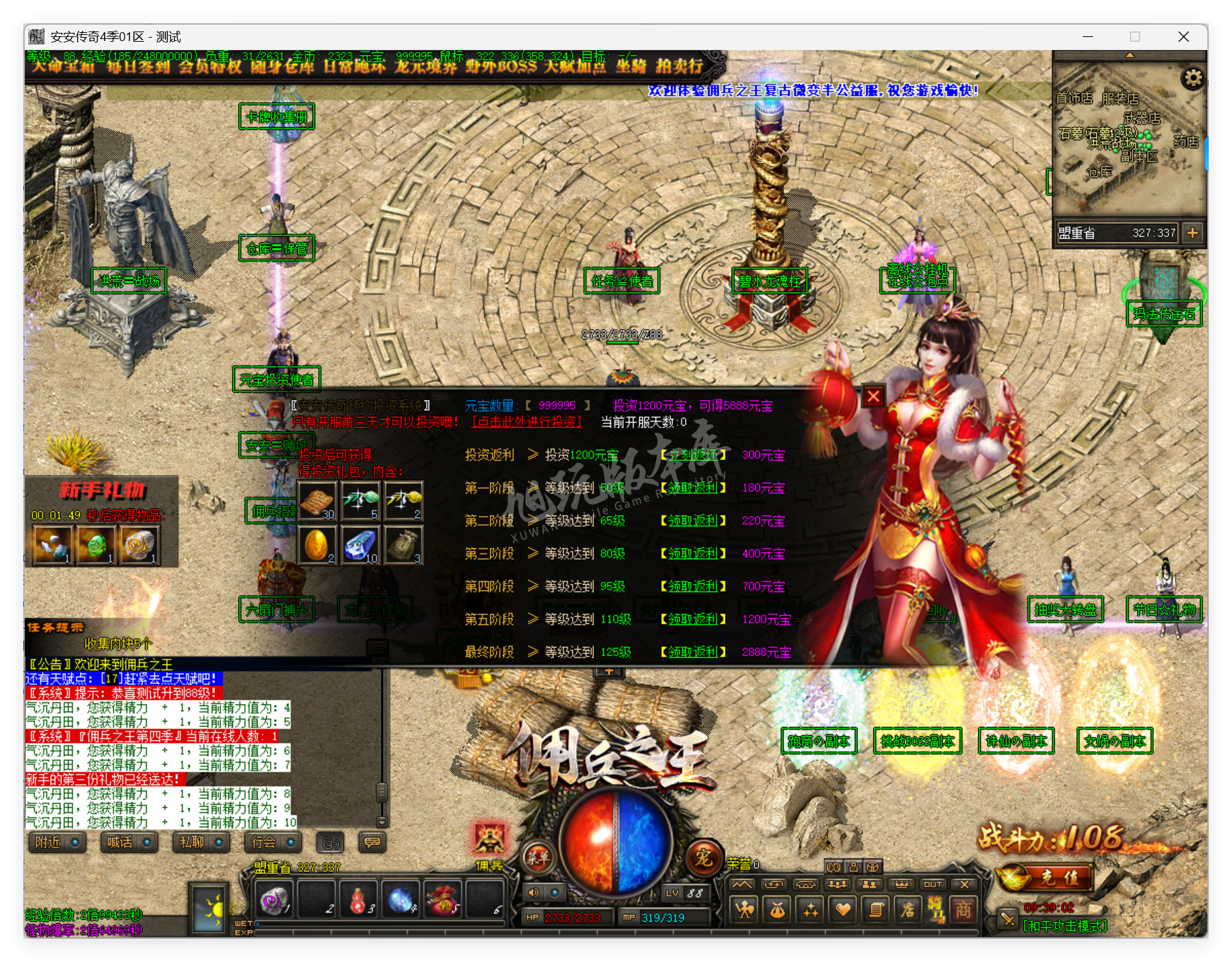Mute the speaker icon near the HP orb
This screenshot has width=1232, height=962.
point(533,891)
